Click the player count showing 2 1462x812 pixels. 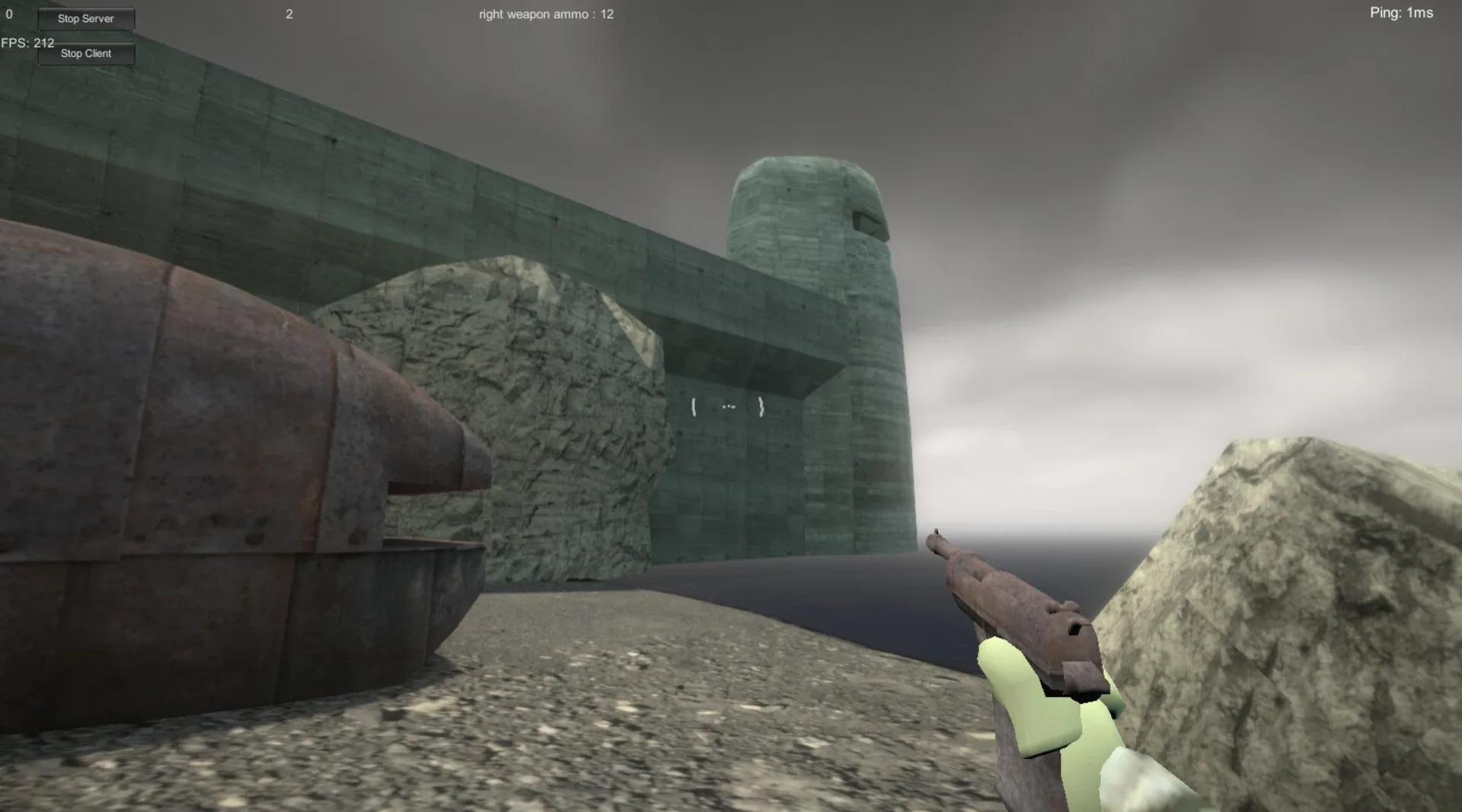click(289, 14)
